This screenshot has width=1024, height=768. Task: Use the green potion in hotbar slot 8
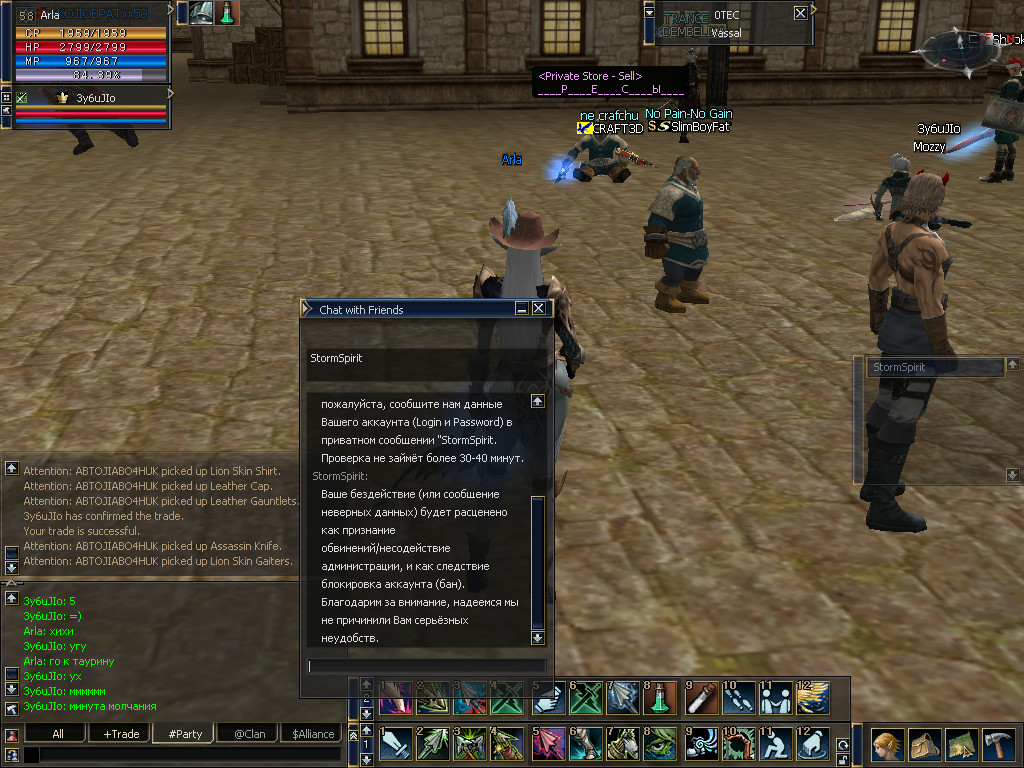click(x=662, y=697)
